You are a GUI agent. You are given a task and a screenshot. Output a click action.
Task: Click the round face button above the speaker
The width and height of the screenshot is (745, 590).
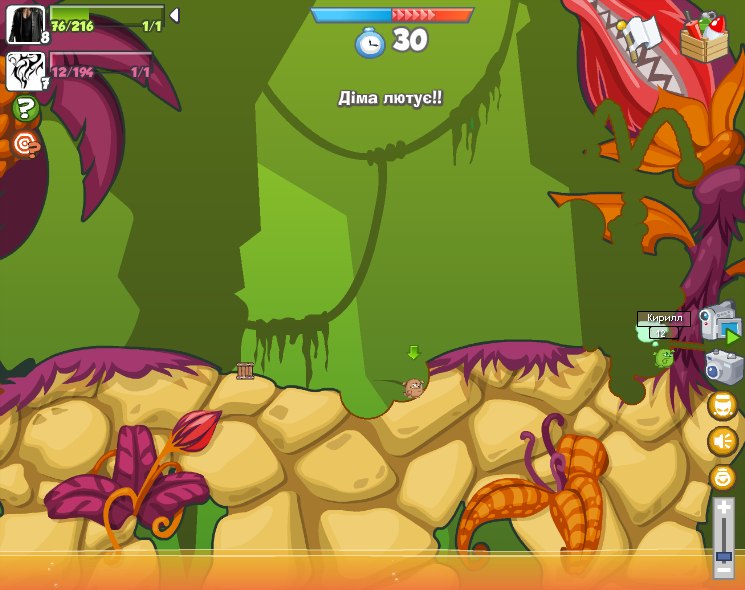[x=722, y=405]
